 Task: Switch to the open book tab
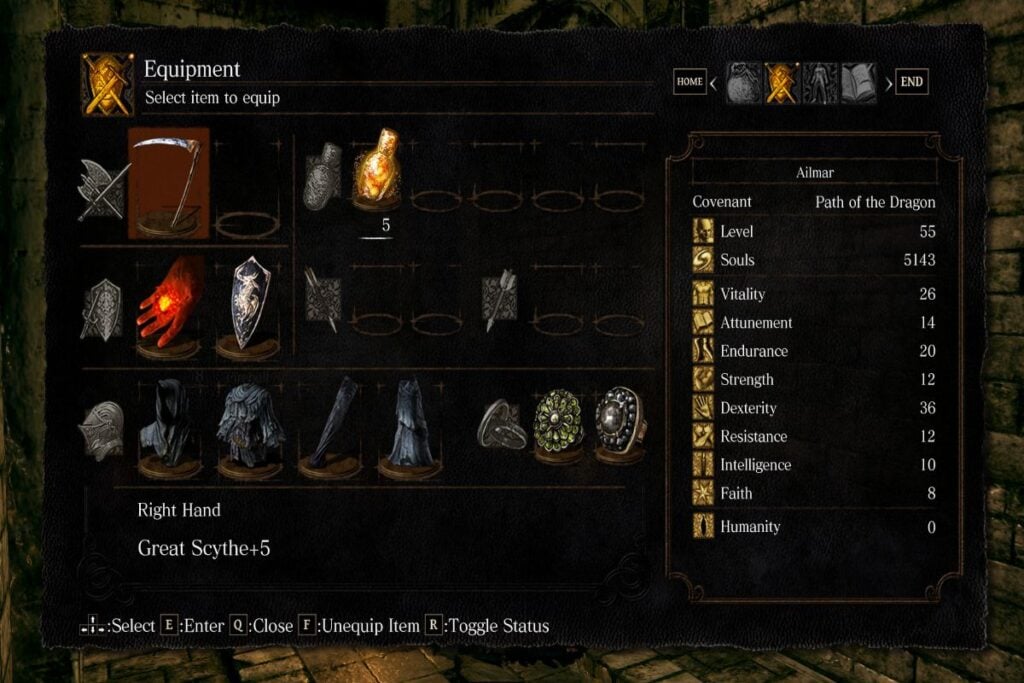pyautogui.click(x=858, y=83)
